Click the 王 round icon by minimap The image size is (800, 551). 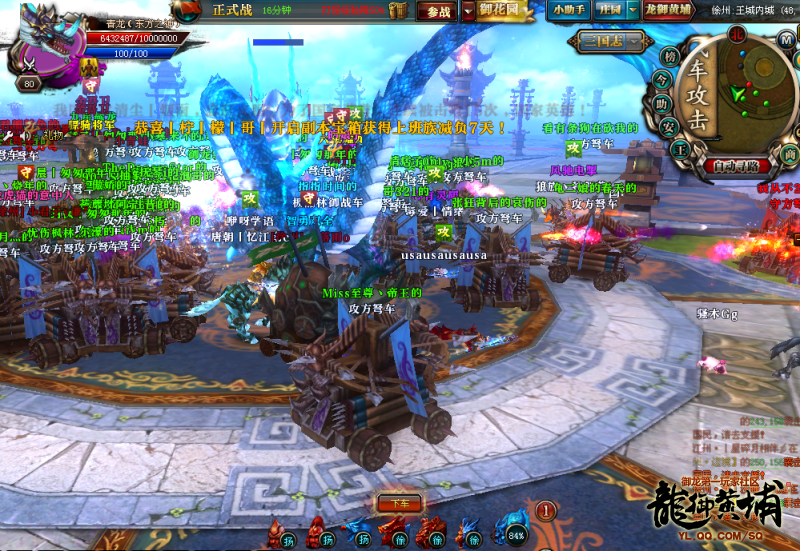(x=679, y=148)
